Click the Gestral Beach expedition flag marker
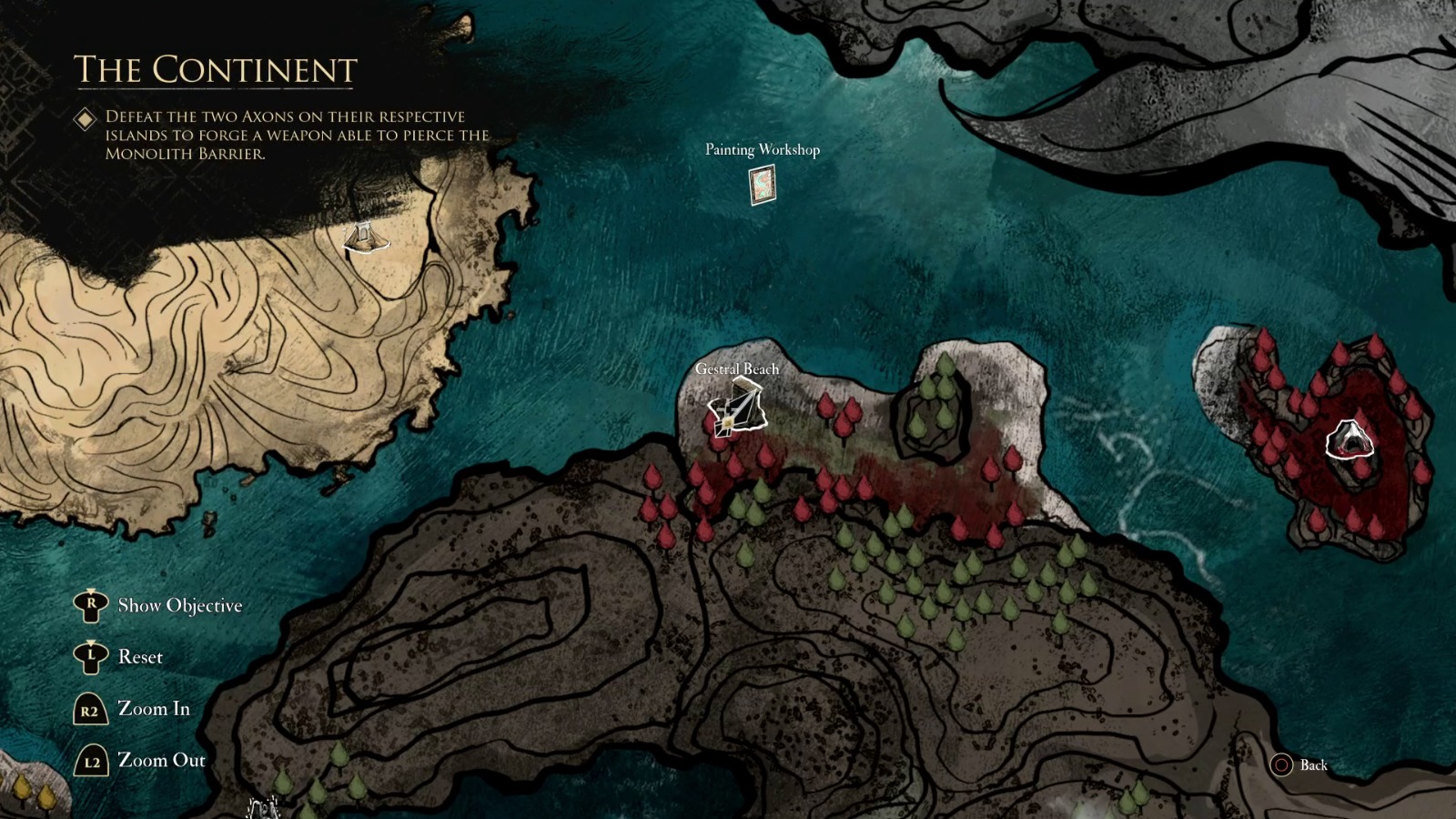The width and height of the screenshot is (1456, 819). click(x=739, y=409)
